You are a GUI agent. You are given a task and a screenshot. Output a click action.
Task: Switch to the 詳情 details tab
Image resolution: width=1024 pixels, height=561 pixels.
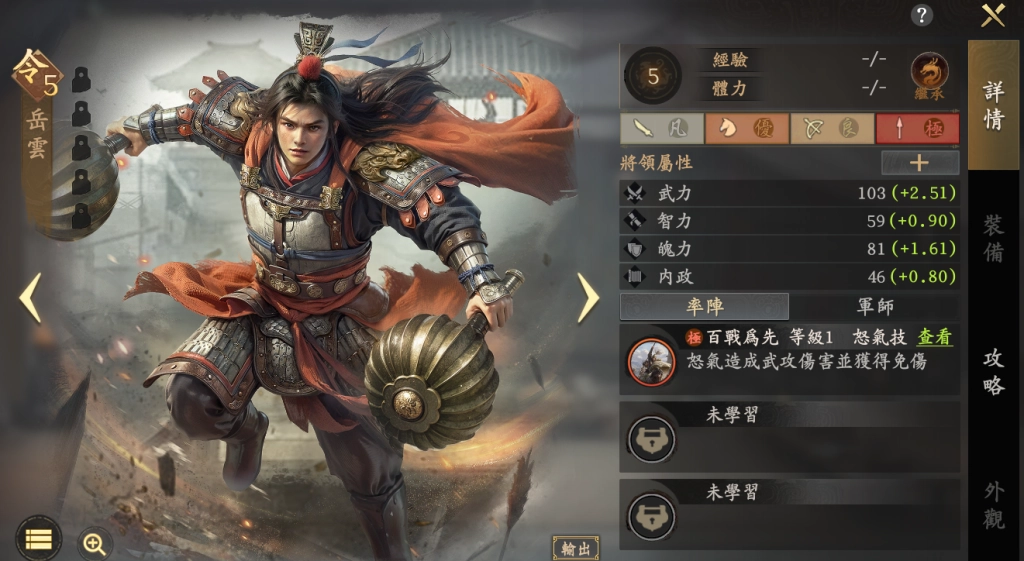pos(993,105)
